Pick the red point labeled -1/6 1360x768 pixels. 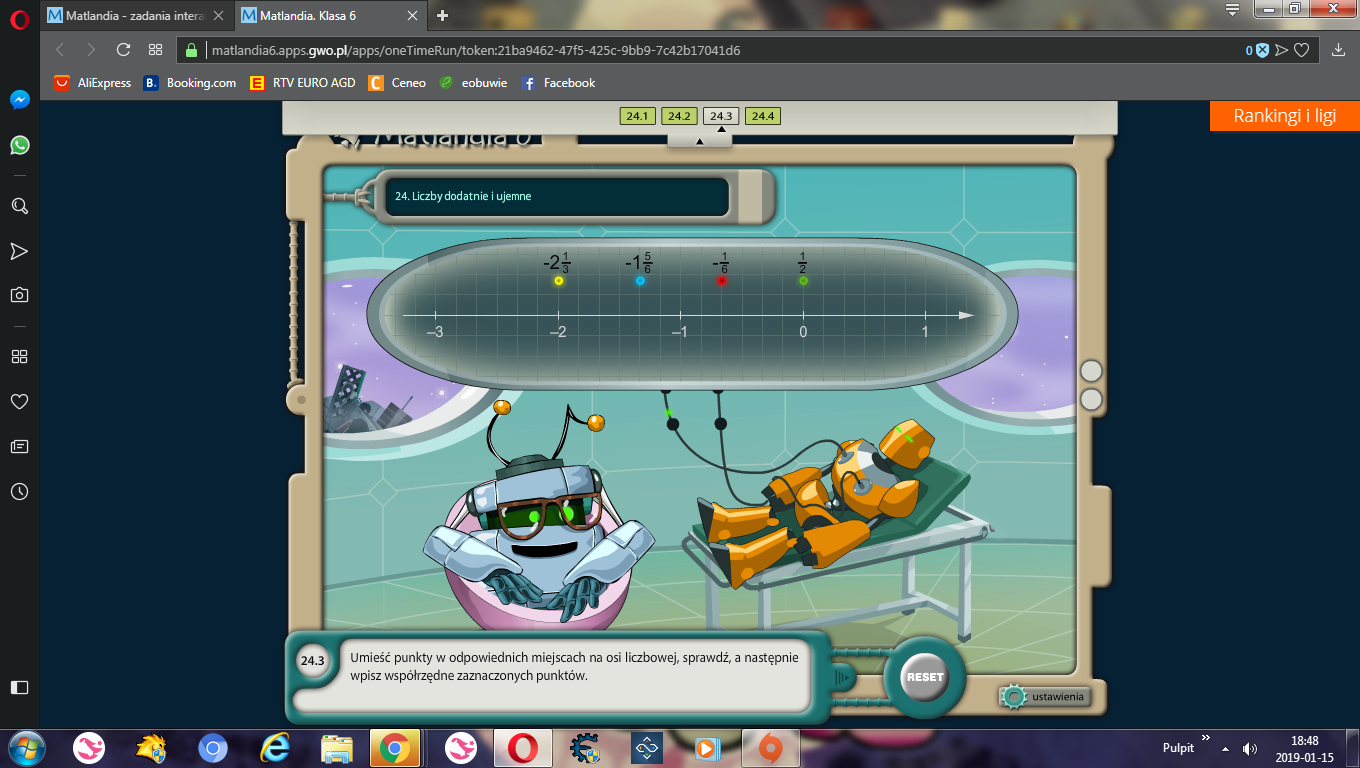pos(721,281)
